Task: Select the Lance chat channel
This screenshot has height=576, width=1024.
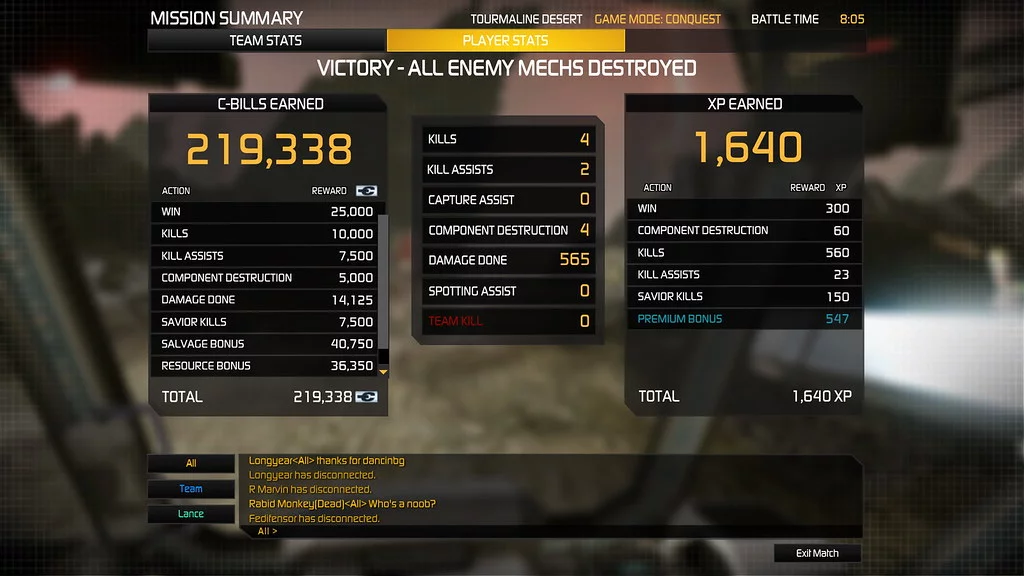Action: [x=191, y=514]
